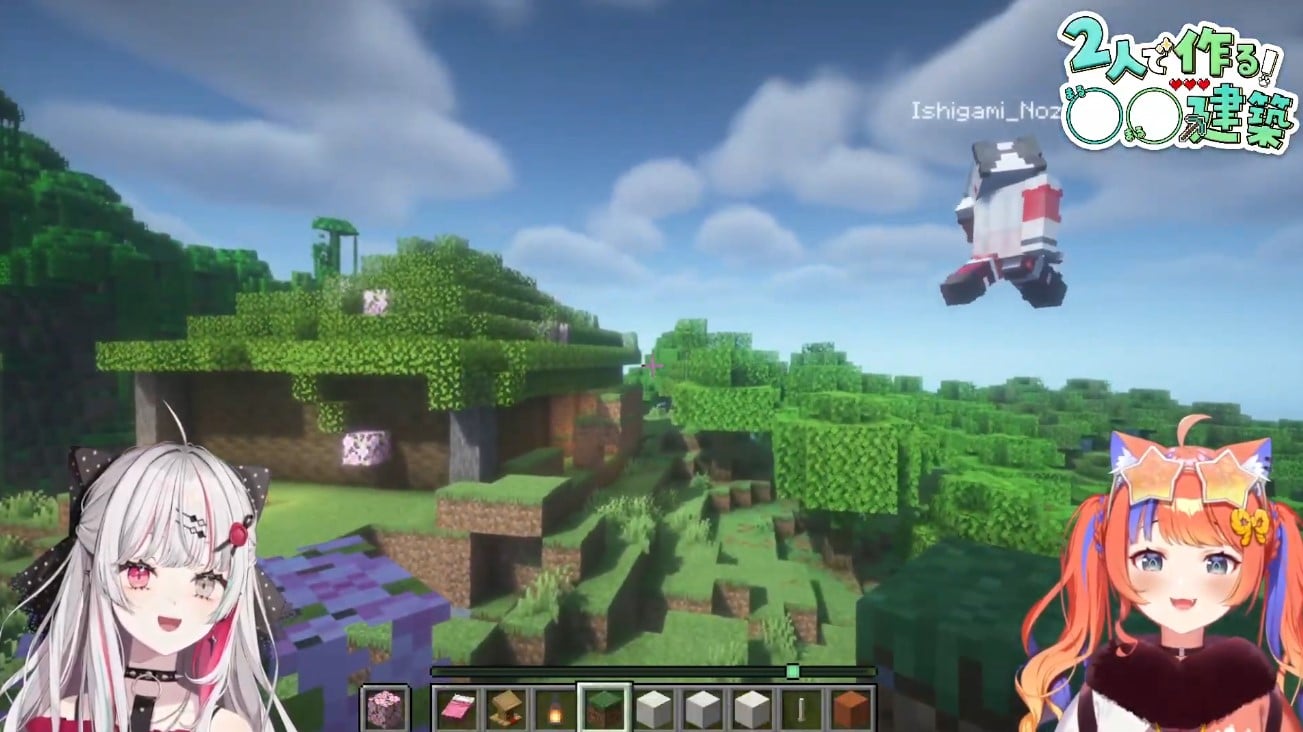Select the orange block hotbar slot

pyautogui.click(x=850, y=708)
